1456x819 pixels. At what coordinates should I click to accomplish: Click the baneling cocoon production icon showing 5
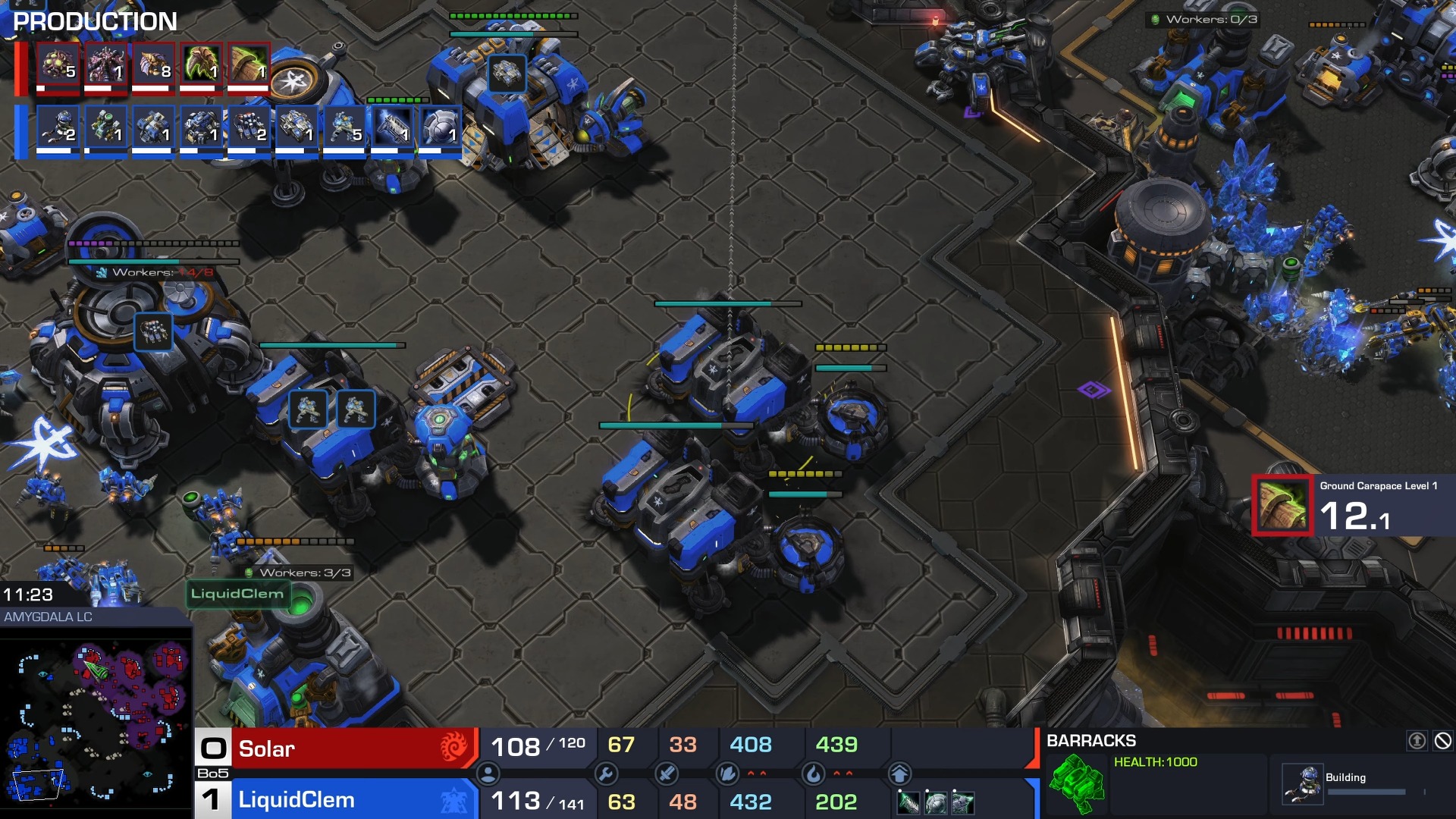pyautogui.click(x=57, y=65)
